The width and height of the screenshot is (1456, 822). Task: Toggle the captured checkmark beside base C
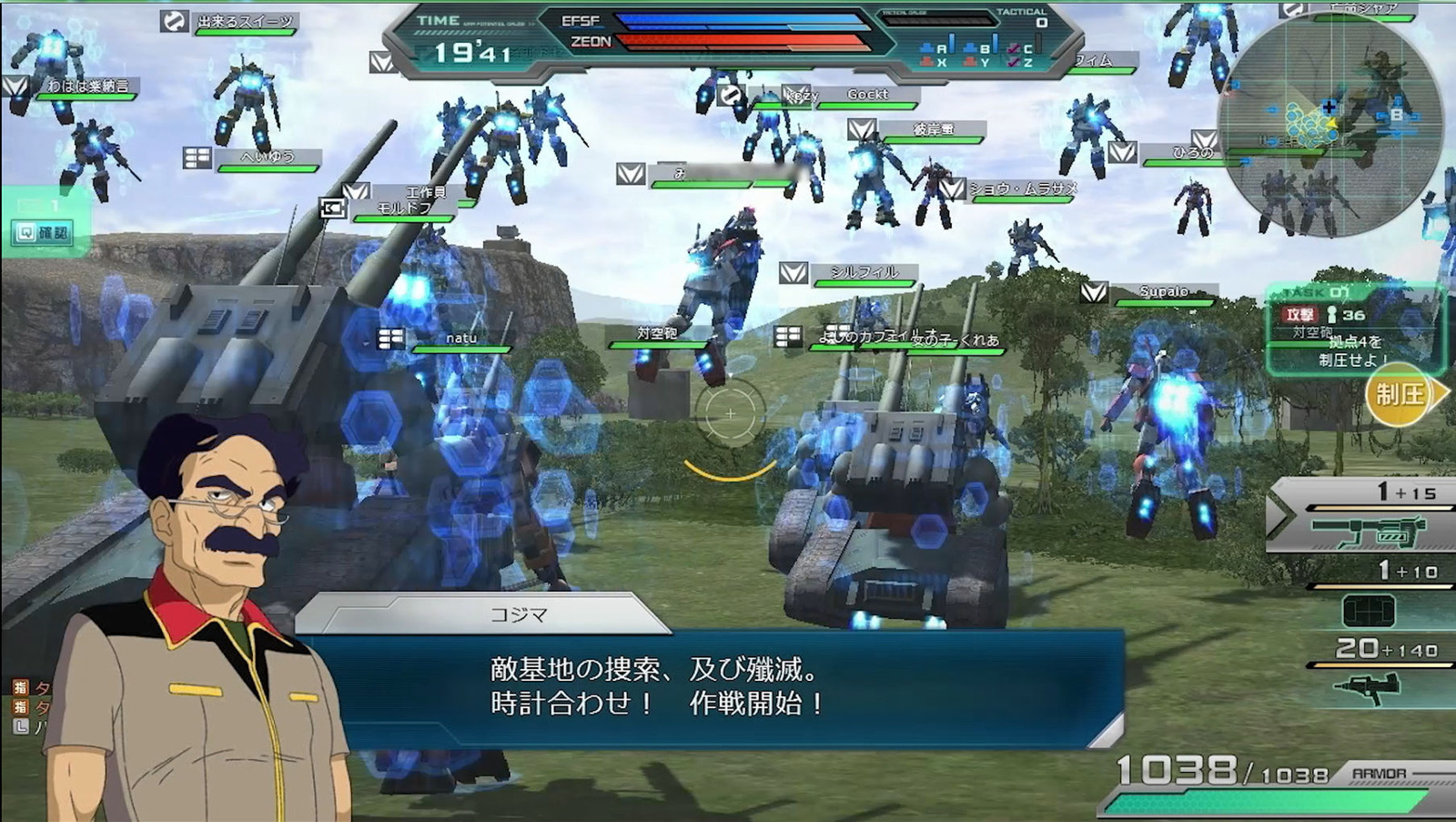[x=1013, y=49]
